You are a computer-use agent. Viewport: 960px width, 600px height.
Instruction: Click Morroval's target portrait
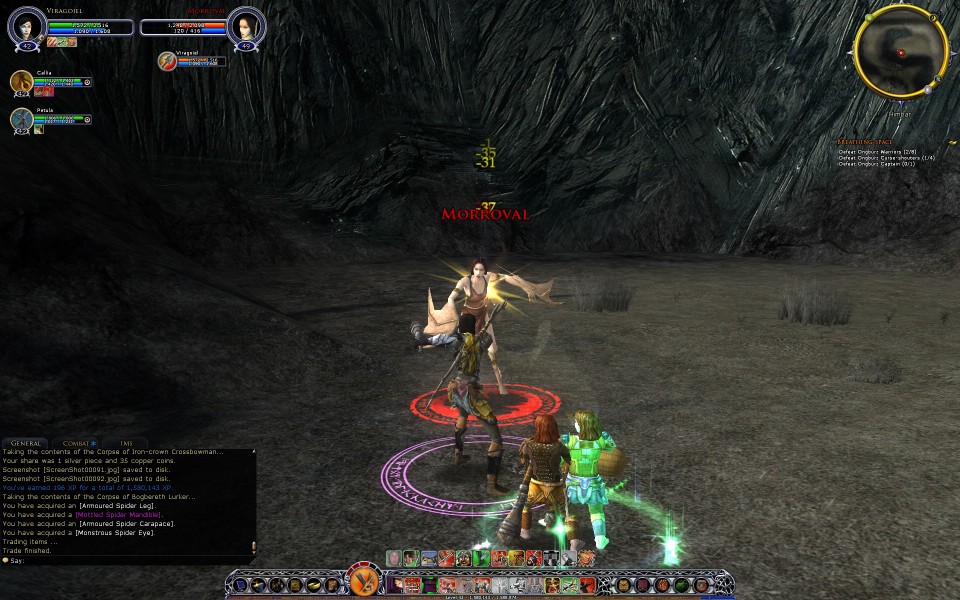245,27
